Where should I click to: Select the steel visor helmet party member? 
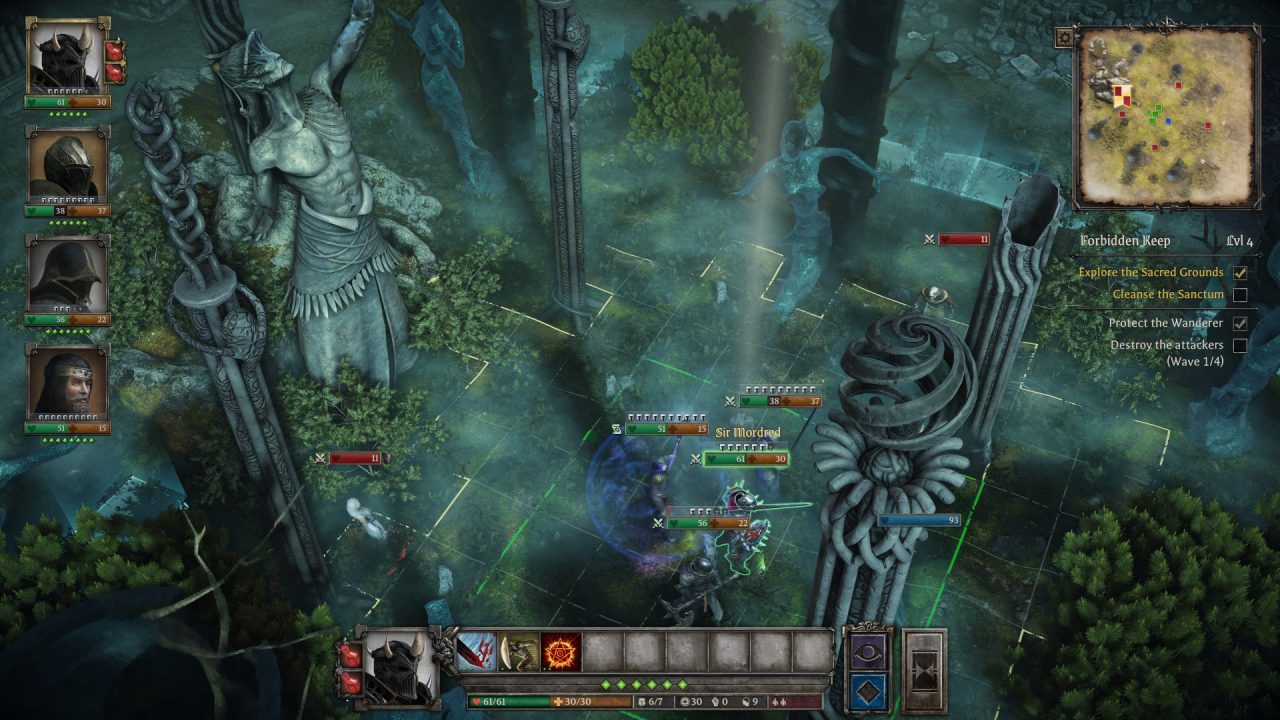point(67,166)
